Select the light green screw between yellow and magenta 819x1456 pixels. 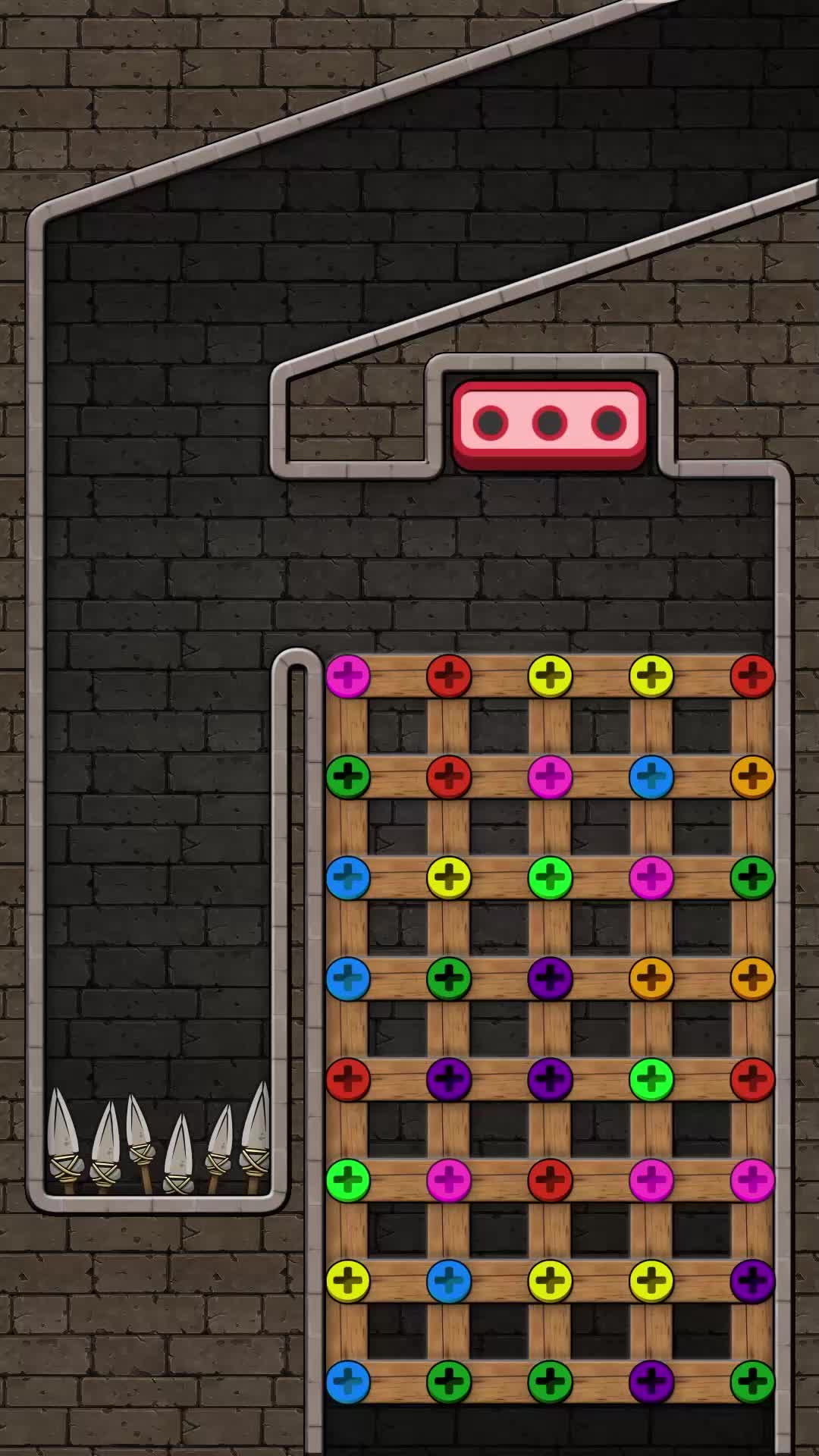[550, 877]
